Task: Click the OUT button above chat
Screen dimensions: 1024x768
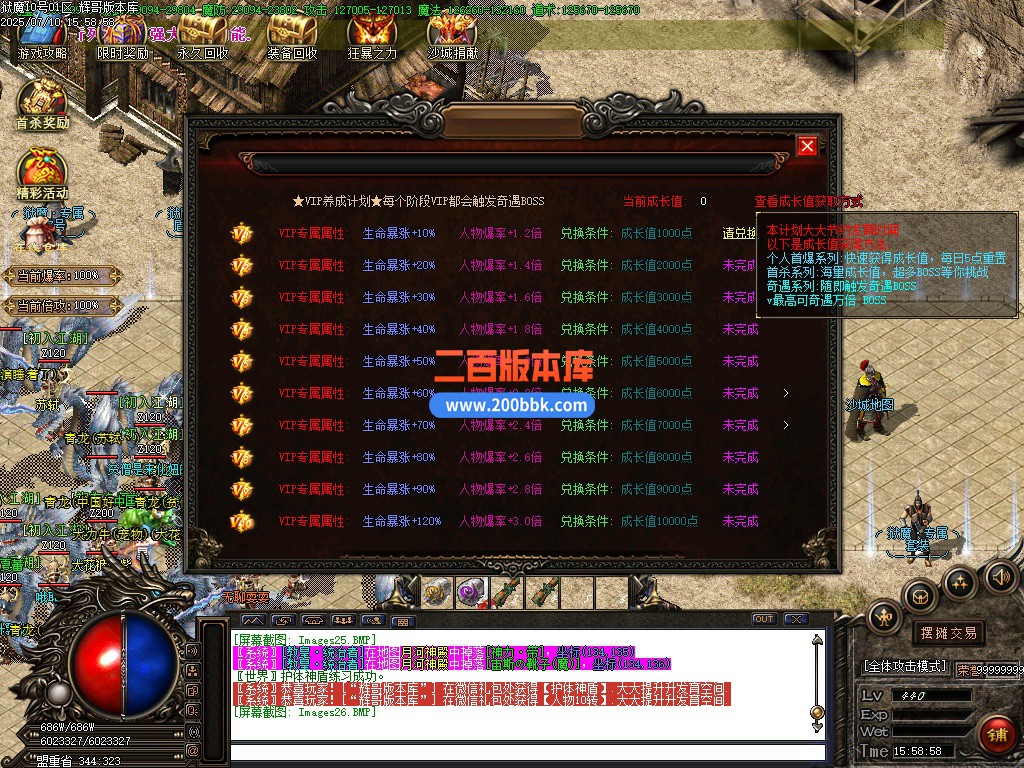Action: (x=763, y=619)
